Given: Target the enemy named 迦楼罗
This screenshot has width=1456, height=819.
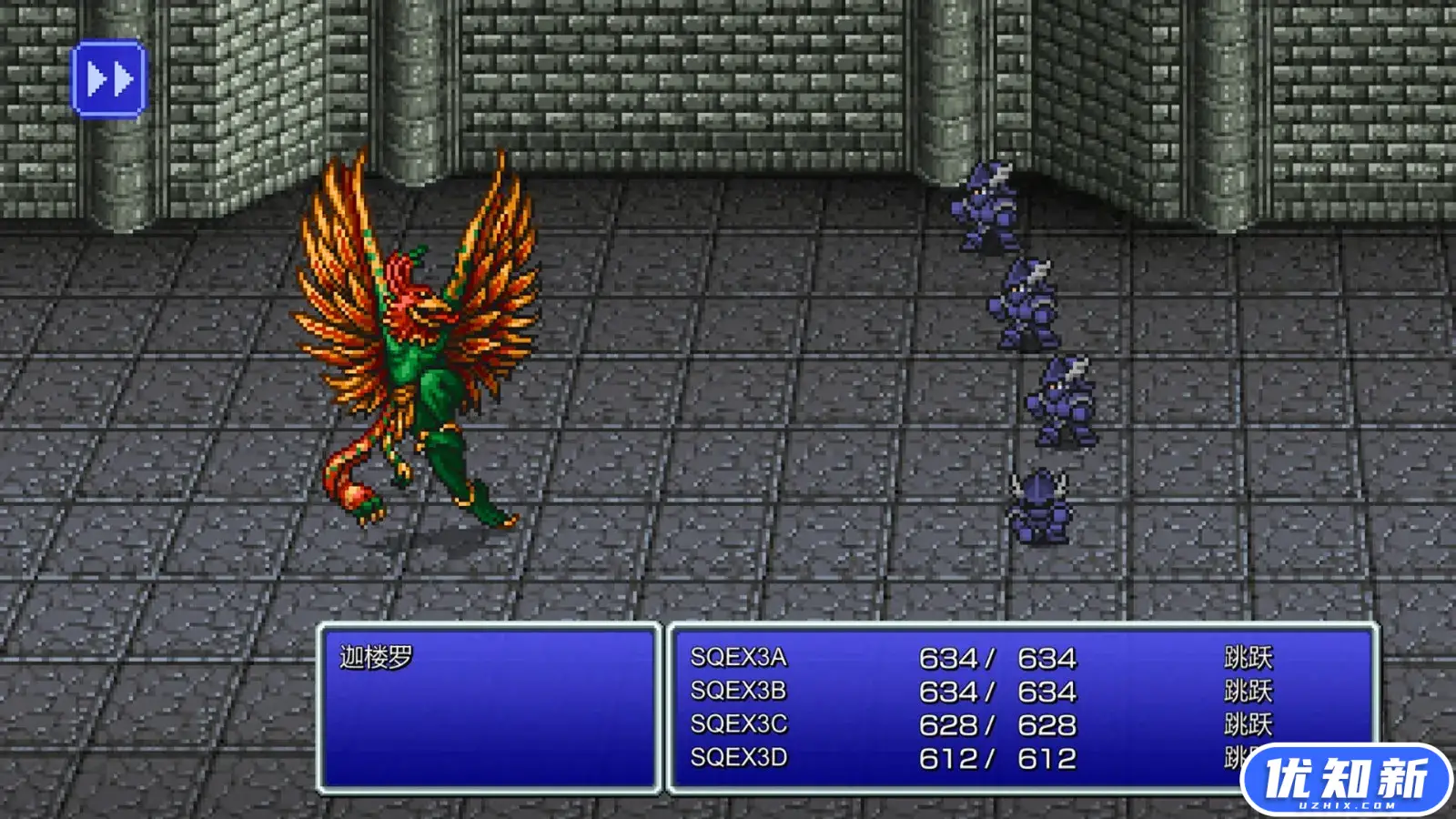Looking at the screenshot, I should coord(373,653).
